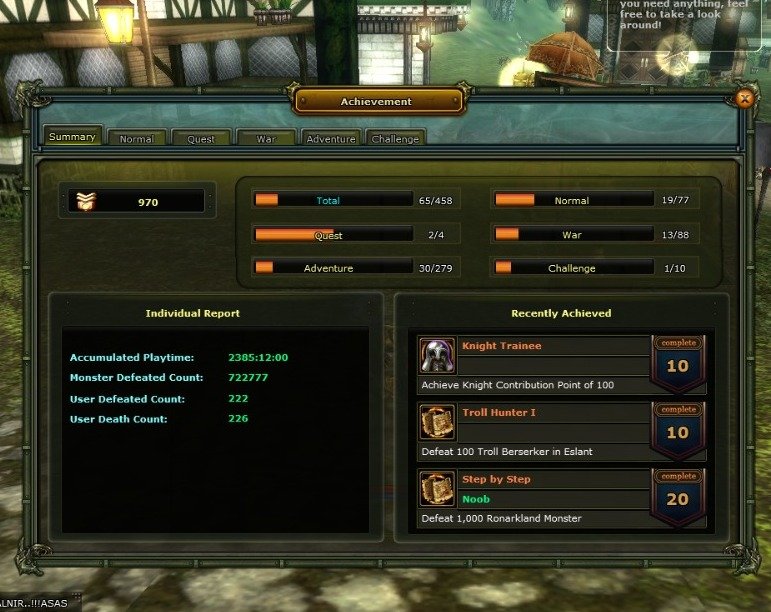This screenshot has height=612, width=771.
Task: Switch to the Summary tab
Action: [x=72, y=137]
